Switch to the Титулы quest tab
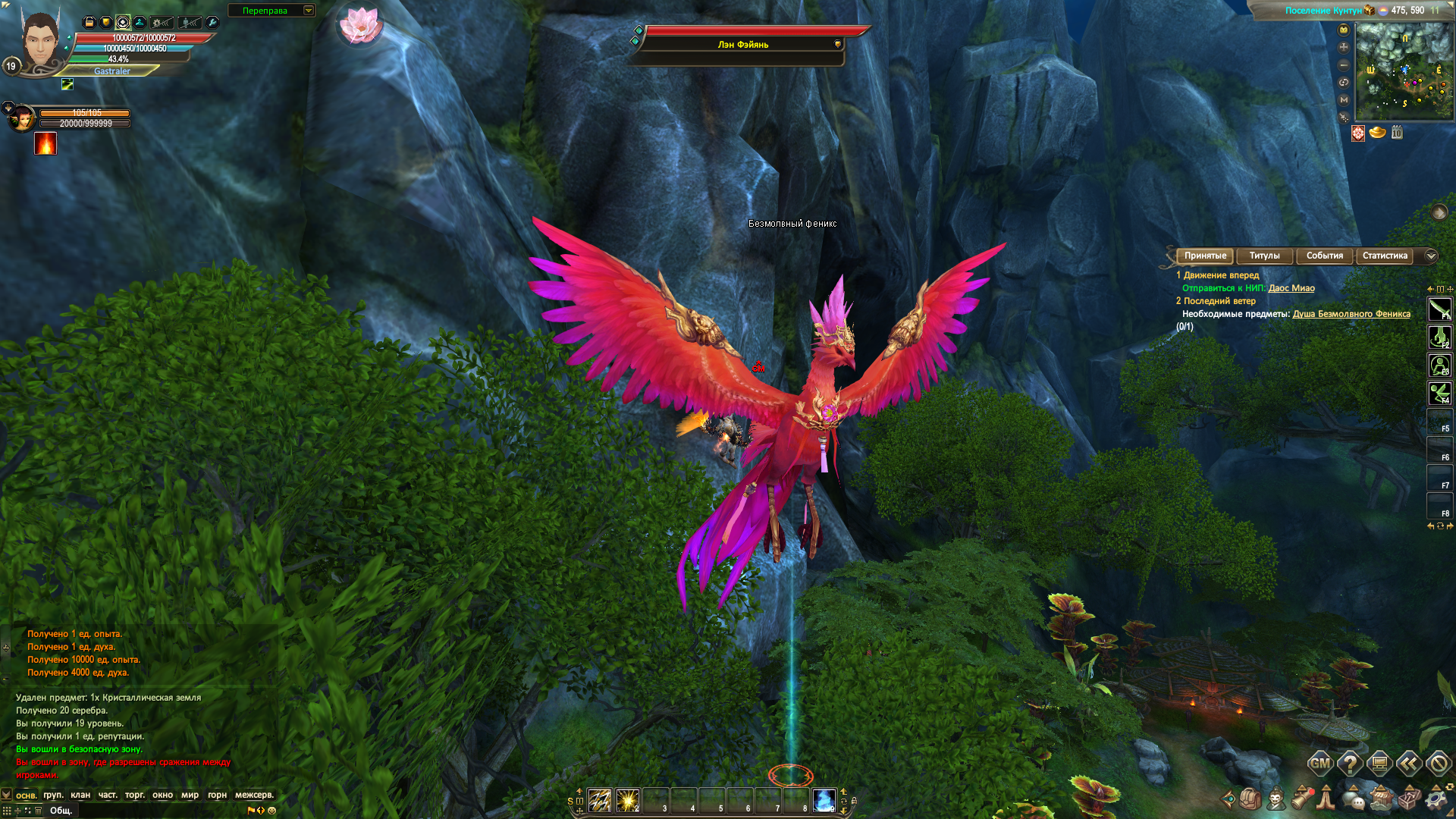The width and height of the screenshot is (1456, 819). coord(1264,256)
